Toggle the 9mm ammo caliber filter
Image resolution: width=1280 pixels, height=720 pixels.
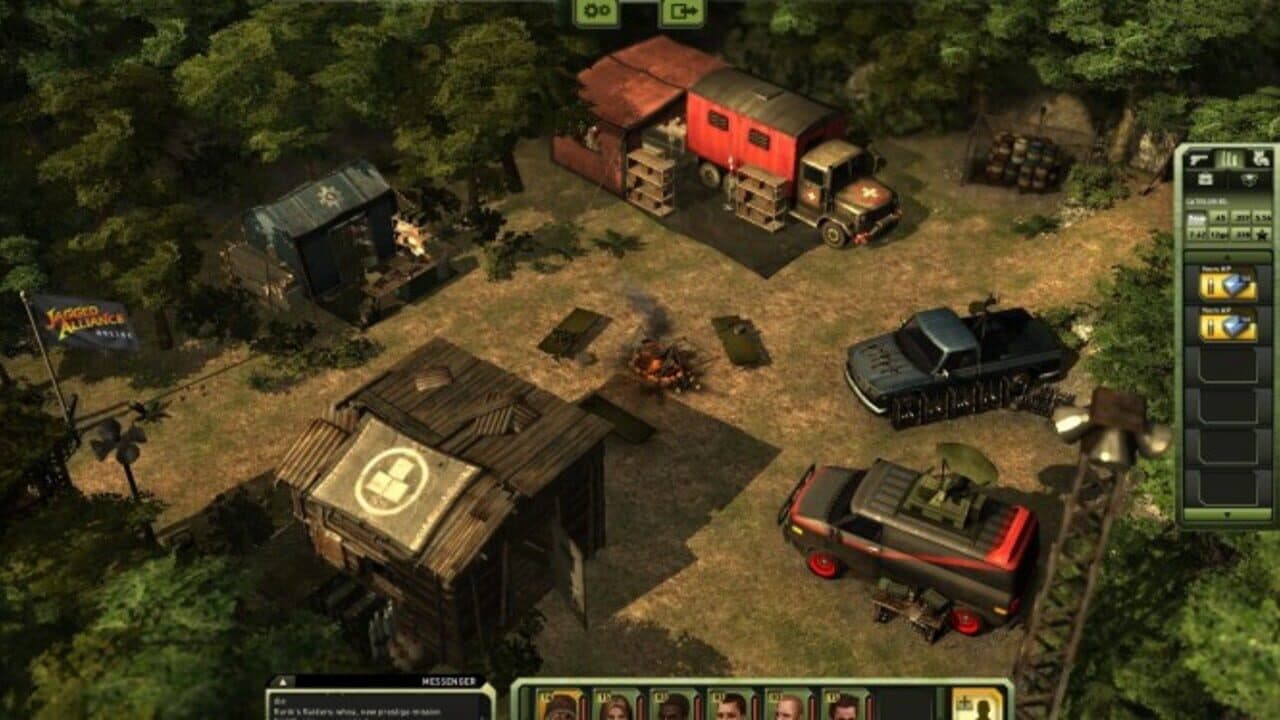tap(1196, 216)
